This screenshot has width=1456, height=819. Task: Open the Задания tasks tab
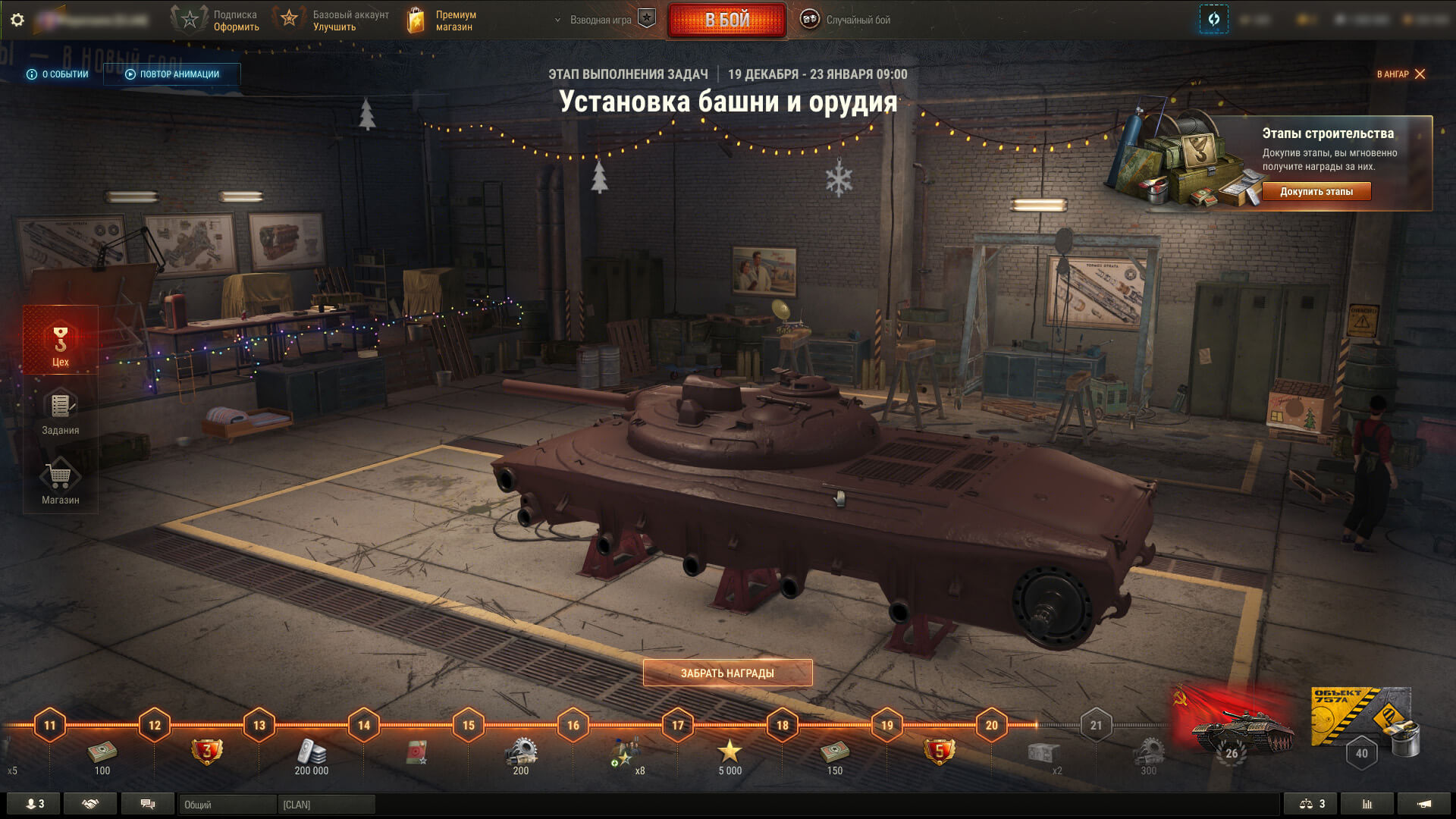pos(61,413)
